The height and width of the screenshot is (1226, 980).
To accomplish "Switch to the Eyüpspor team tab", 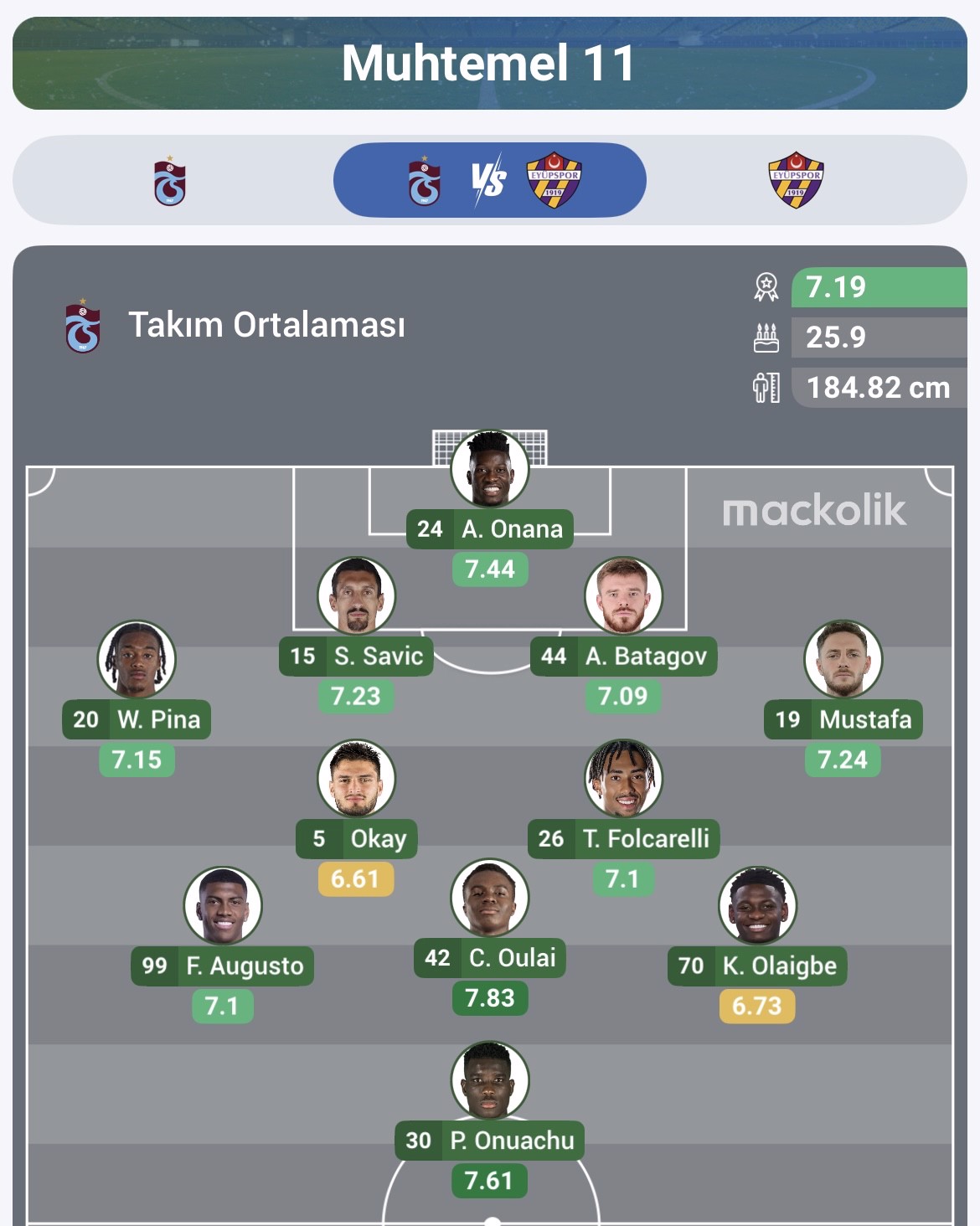I will 796,180.
